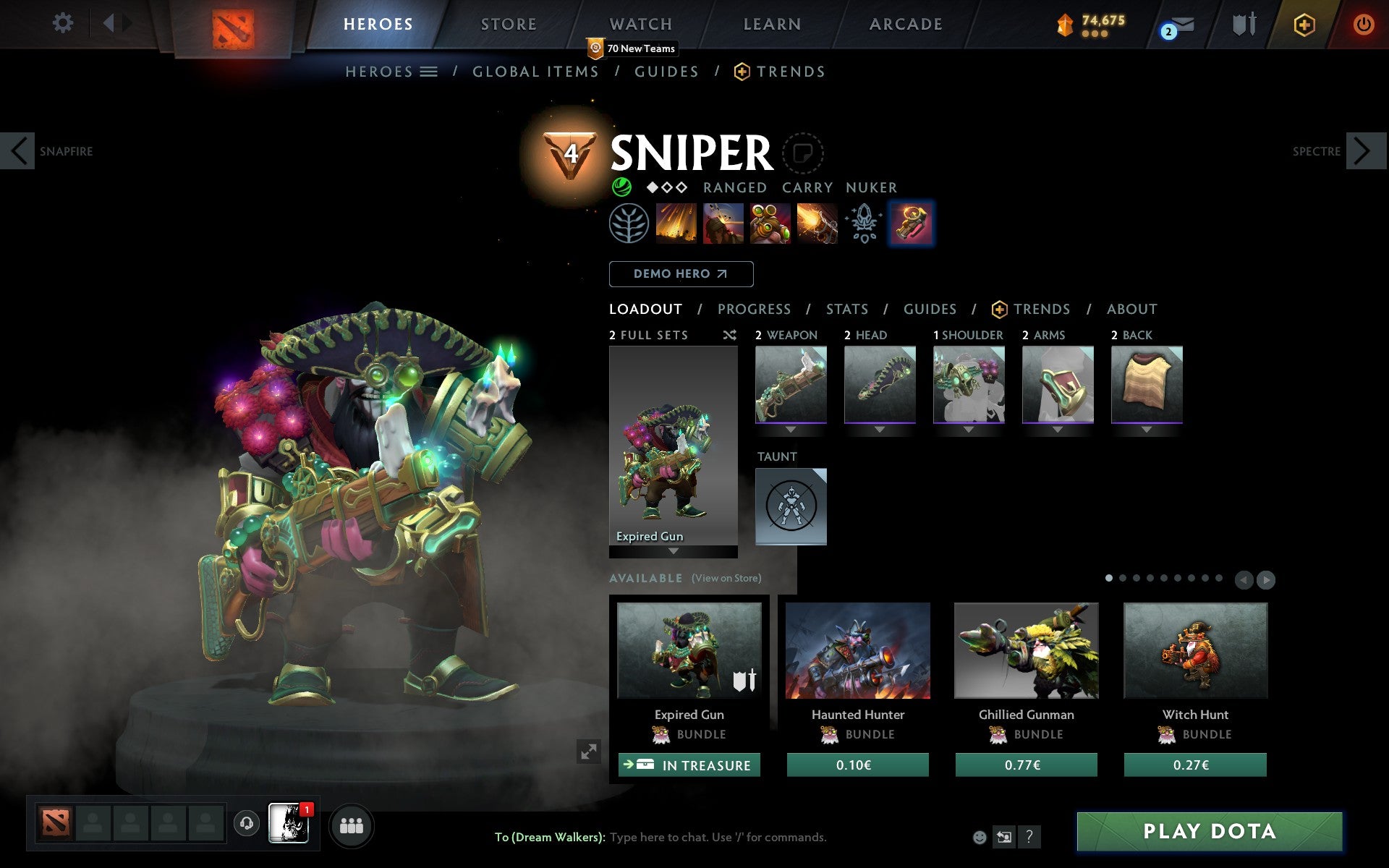
Task: Open the settings gear
Action: coord(64,23)
